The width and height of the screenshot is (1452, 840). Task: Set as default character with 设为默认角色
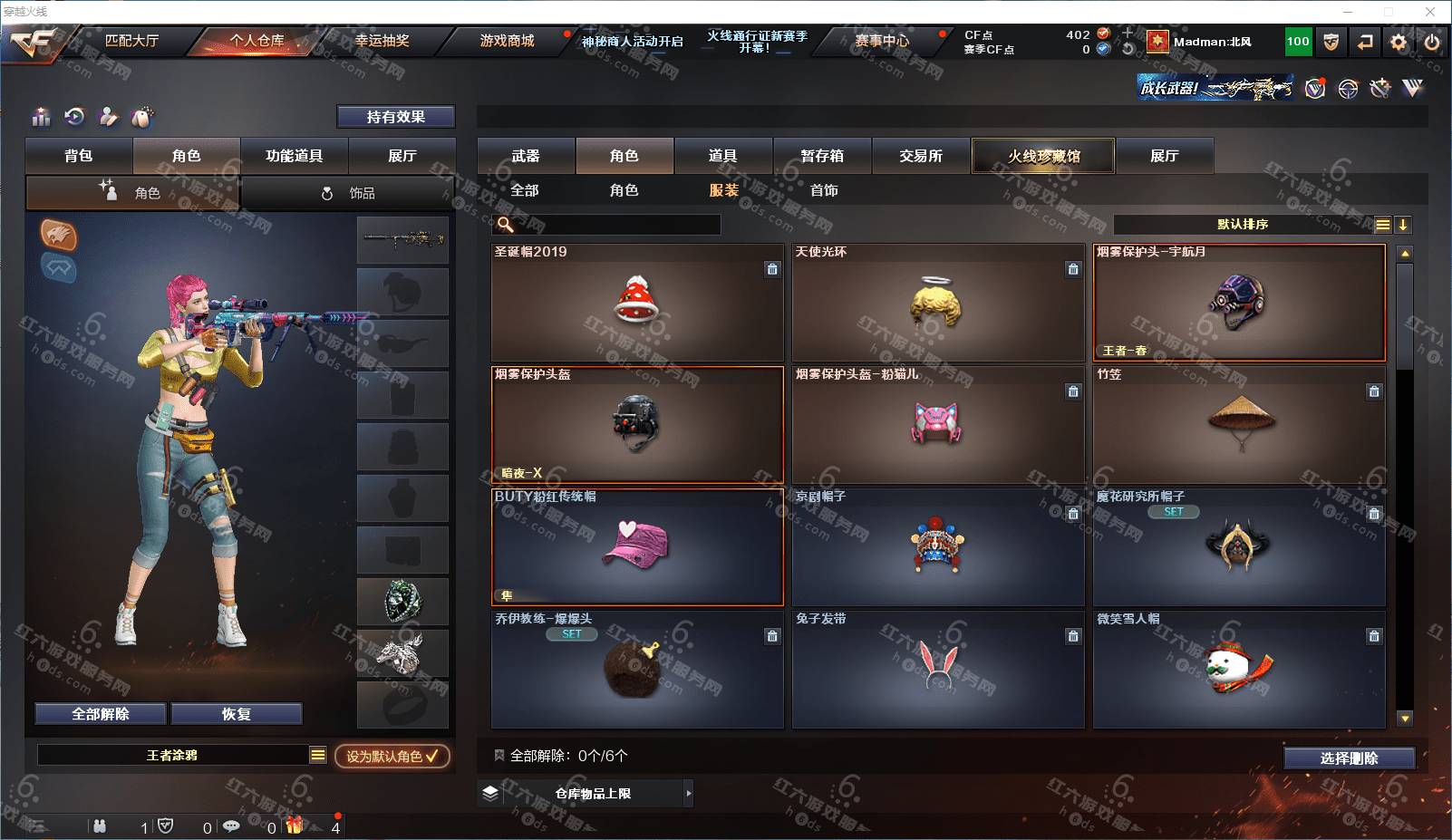(392, 756)
